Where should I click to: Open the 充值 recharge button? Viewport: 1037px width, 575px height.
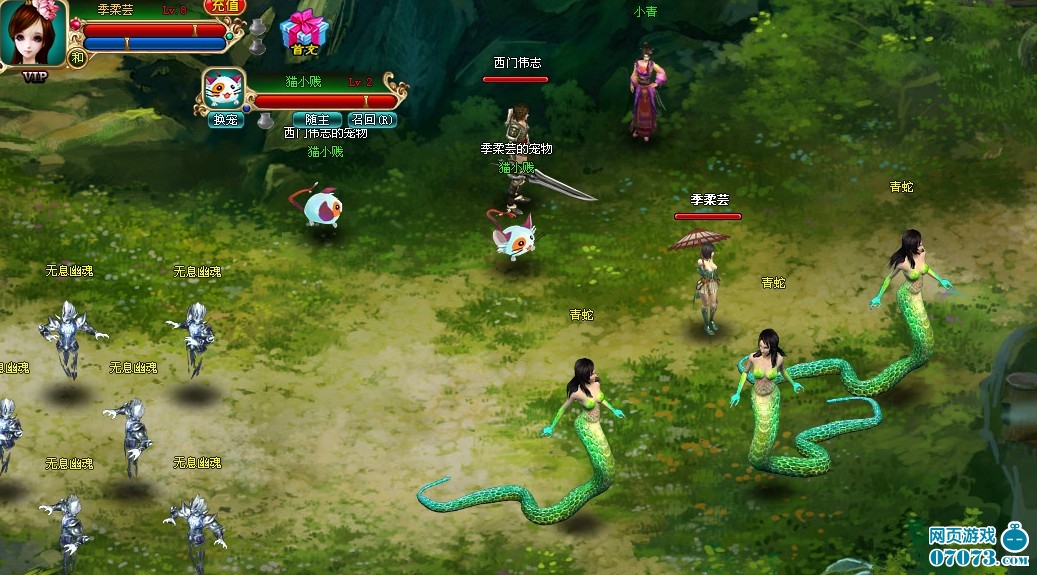coord(225,6)
